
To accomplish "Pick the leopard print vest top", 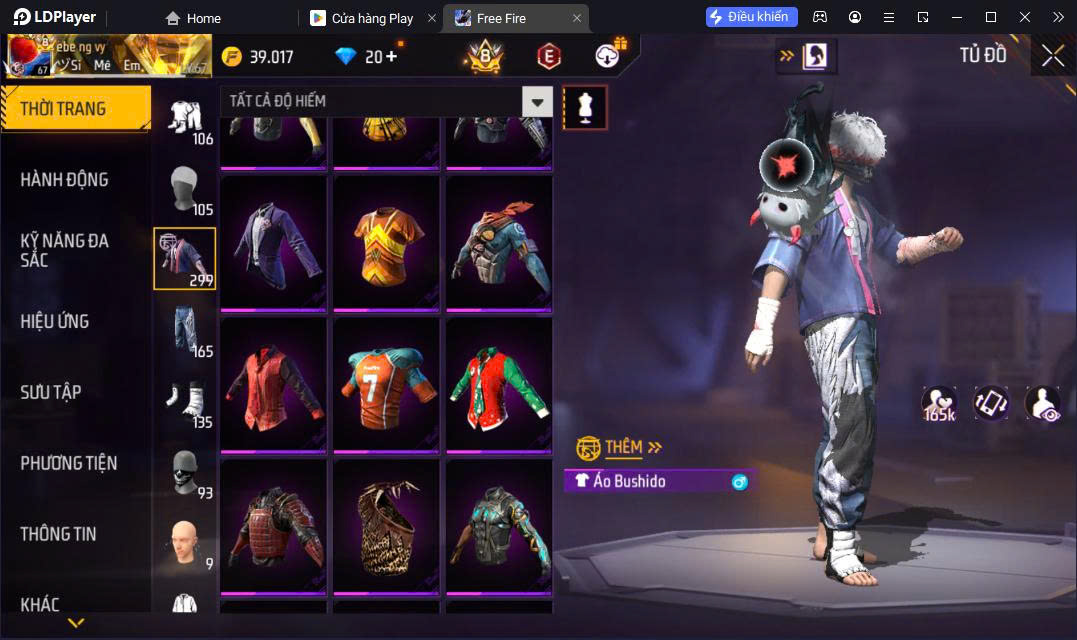I will click(x=386, y=528).
